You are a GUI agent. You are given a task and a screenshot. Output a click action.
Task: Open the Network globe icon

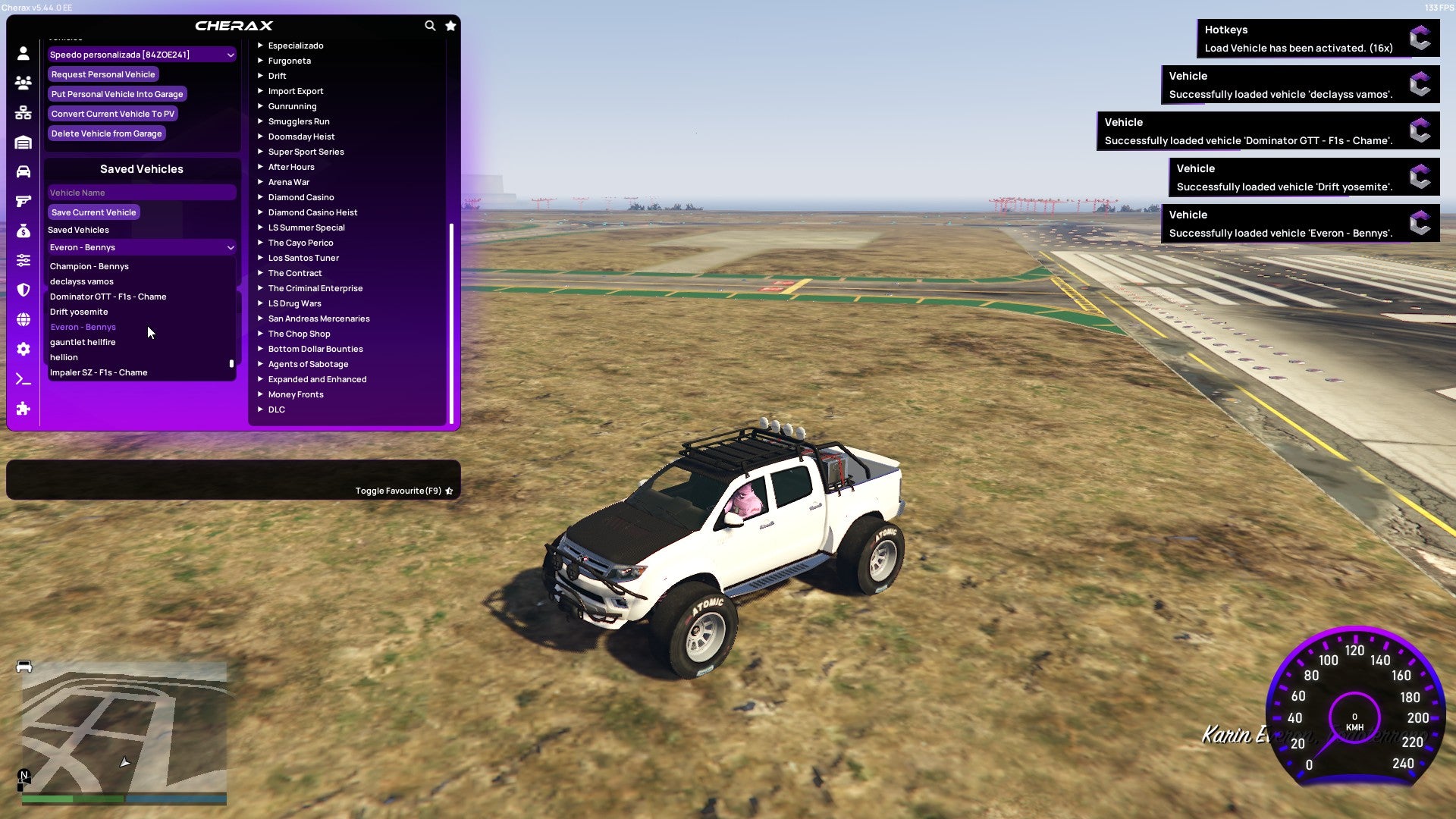pyautogui.click(x=23, y=320)
